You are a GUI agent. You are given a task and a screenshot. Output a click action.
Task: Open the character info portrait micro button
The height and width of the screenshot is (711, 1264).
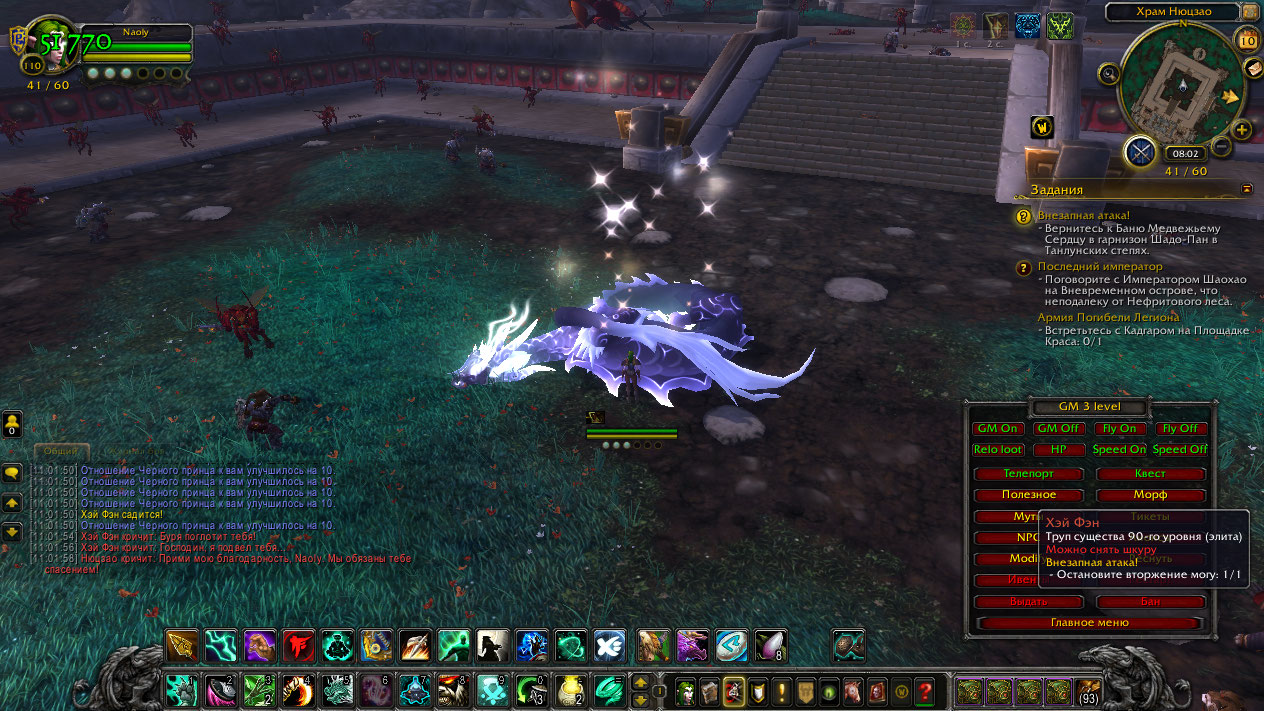686,690
